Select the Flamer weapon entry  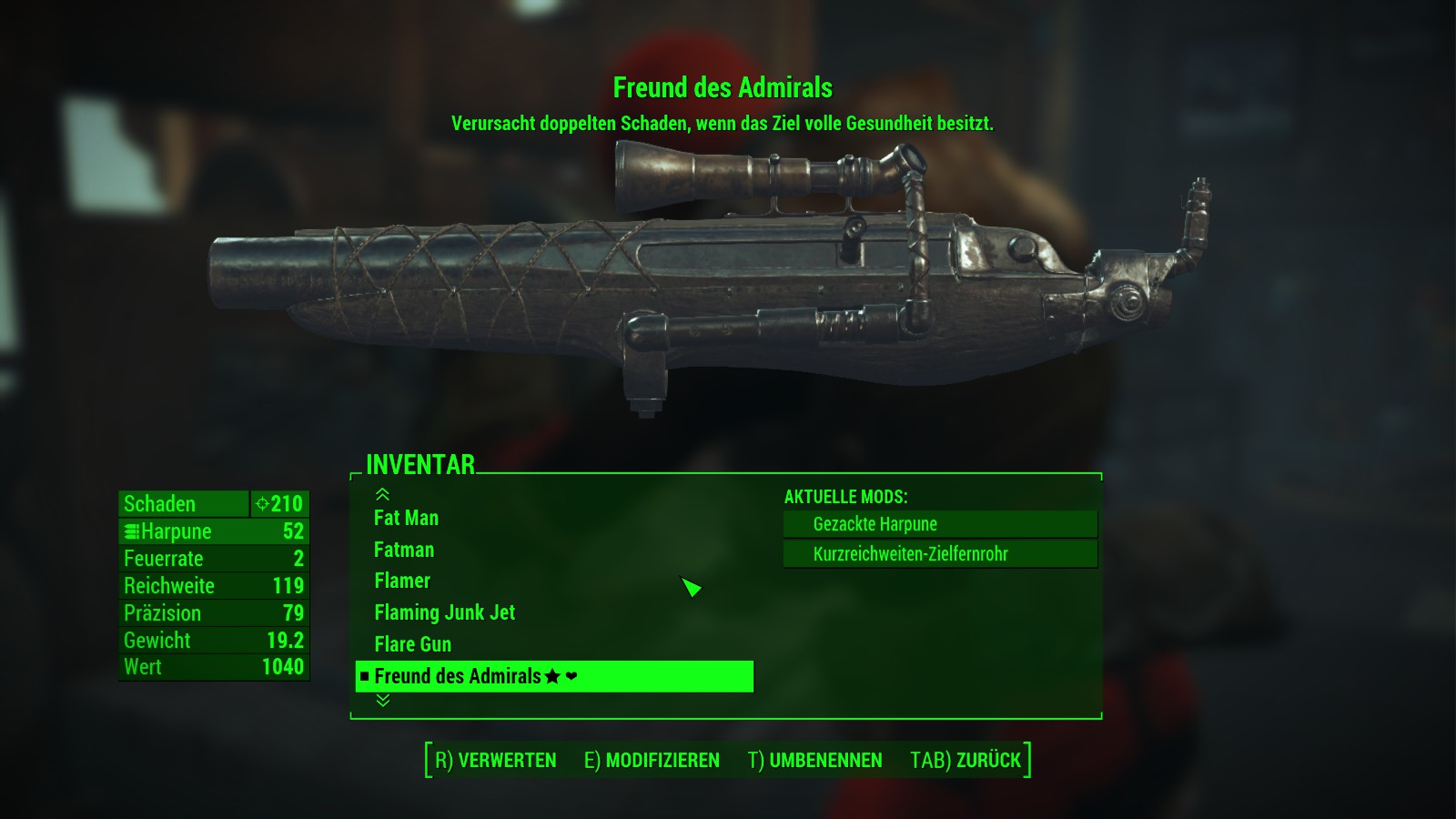coord(402,581)
